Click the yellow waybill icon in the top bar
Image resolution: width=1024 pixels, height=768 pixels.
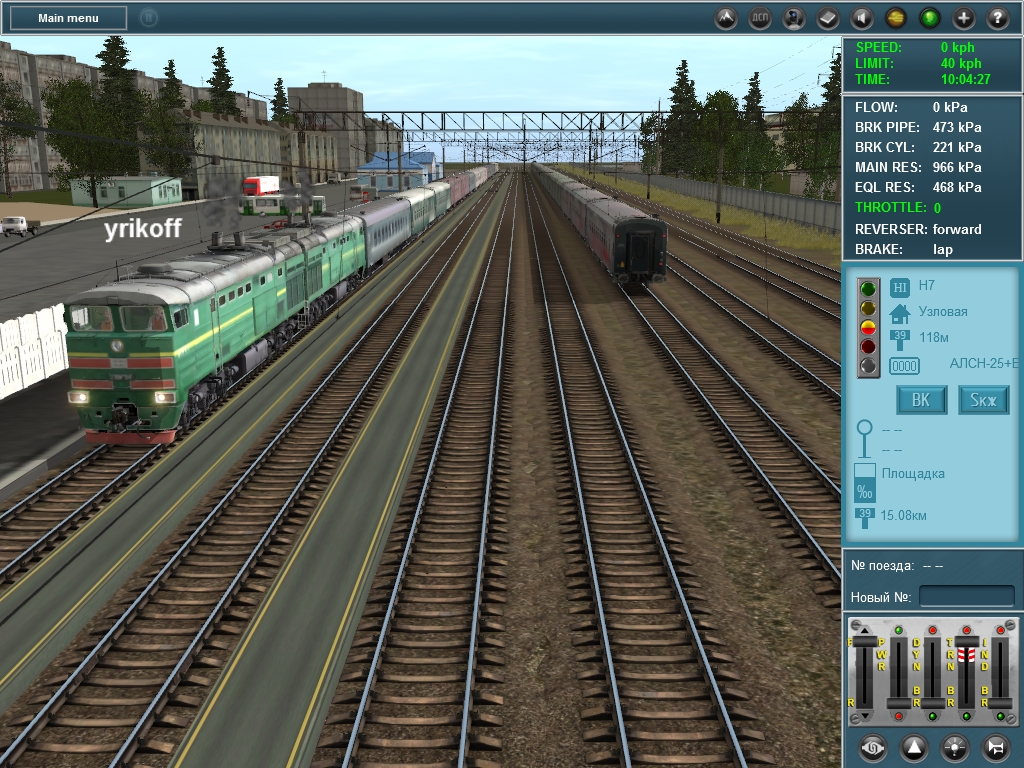click(896, 18)
